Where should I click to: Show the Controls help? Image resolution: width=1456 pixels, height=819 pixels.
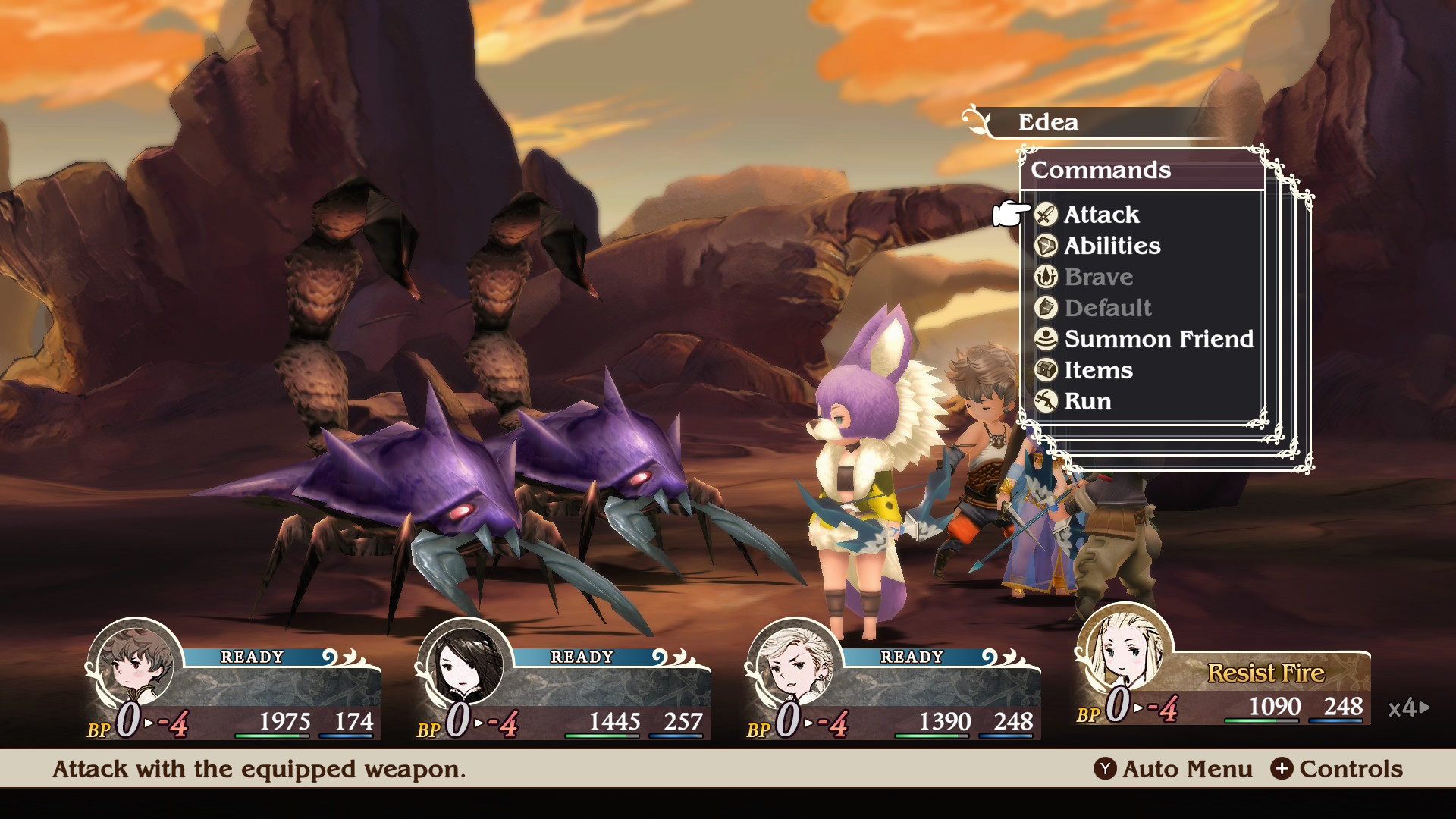[1337, 769]
